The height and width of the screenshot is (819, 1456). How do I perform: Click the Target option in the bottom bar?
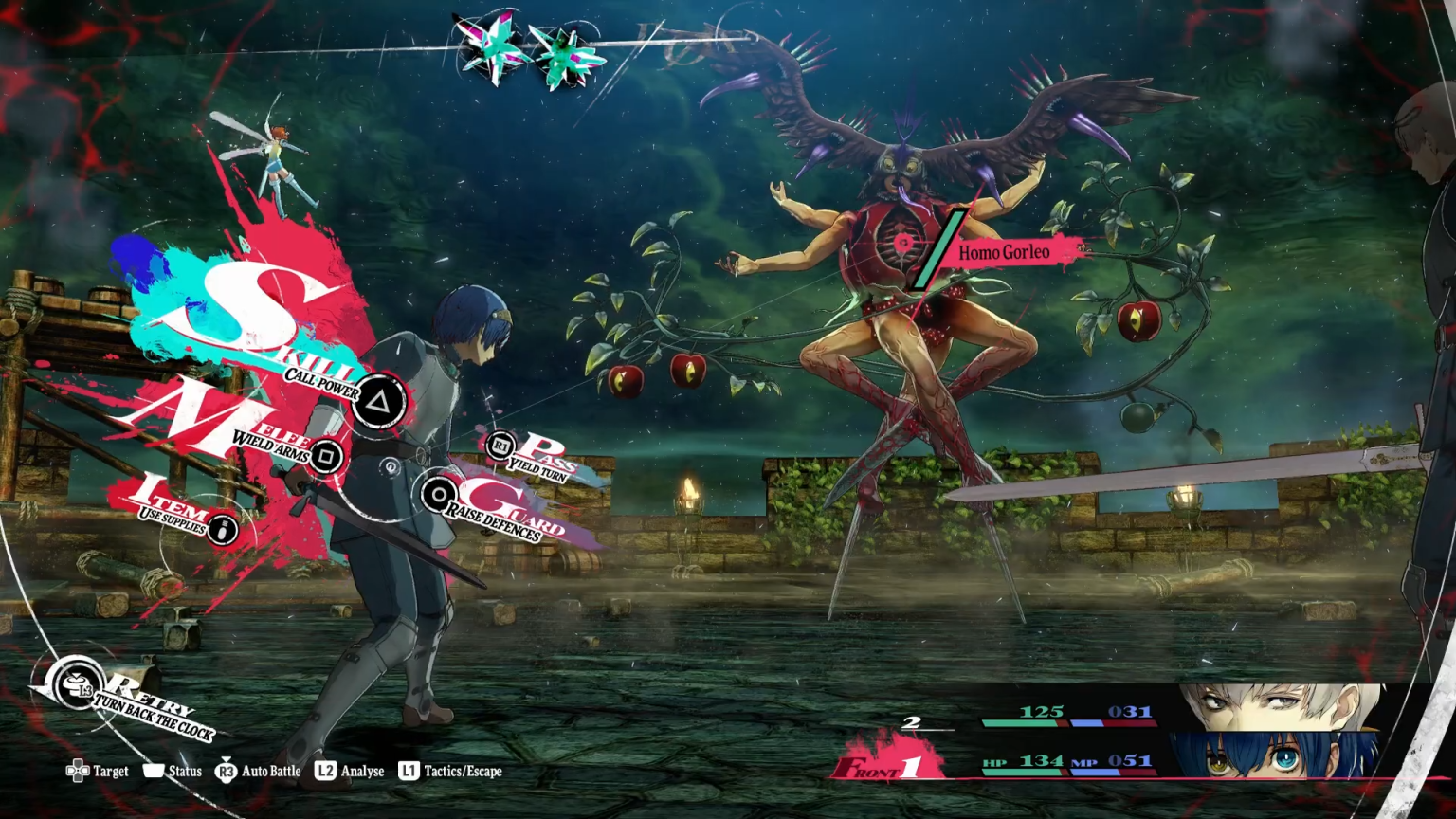click(98, 771)
